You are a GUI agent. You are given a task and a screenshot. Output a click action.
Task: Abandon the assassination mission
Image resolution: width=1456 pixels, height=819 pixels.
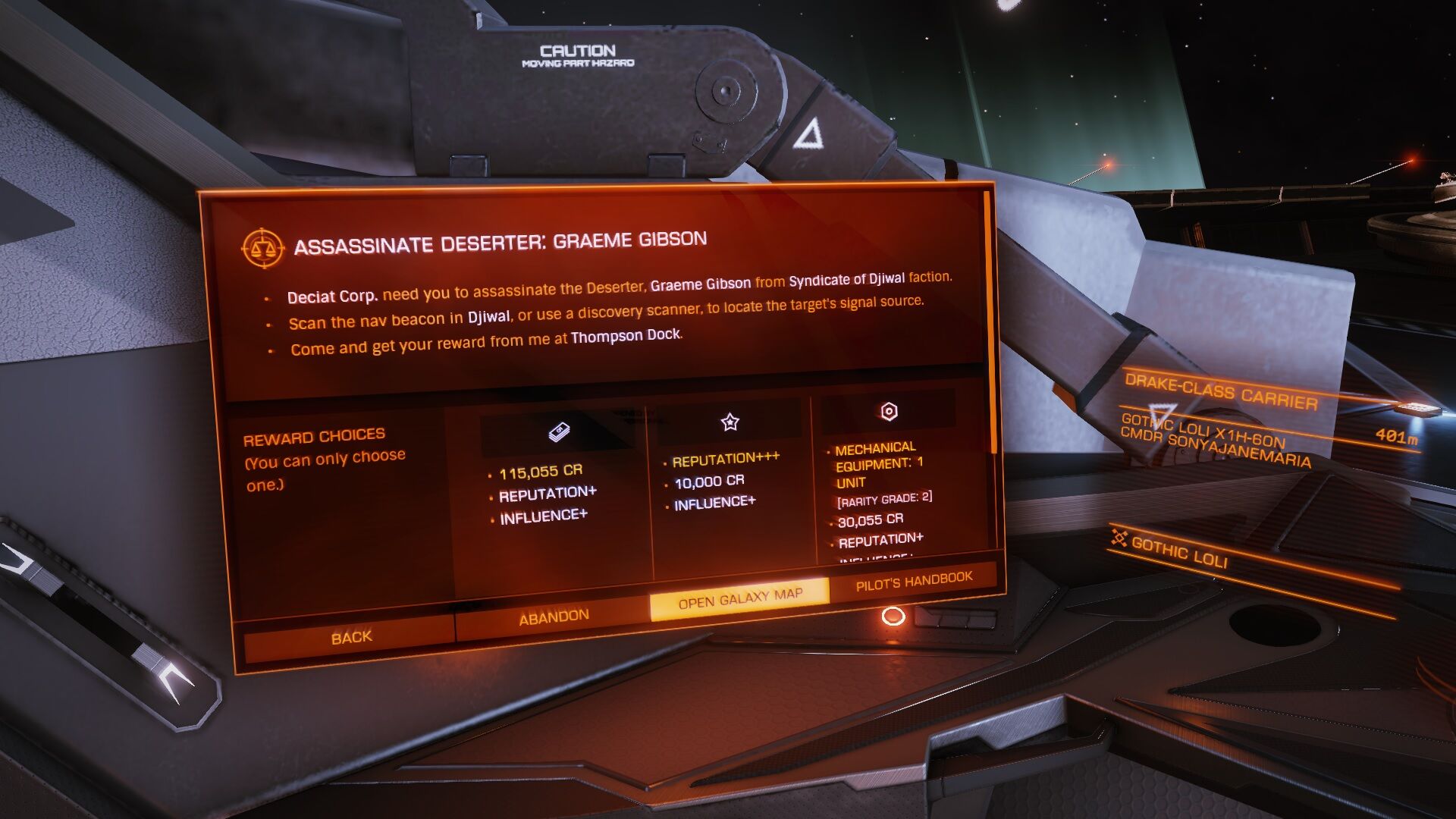pyautogui.click(x=553, y=617)
